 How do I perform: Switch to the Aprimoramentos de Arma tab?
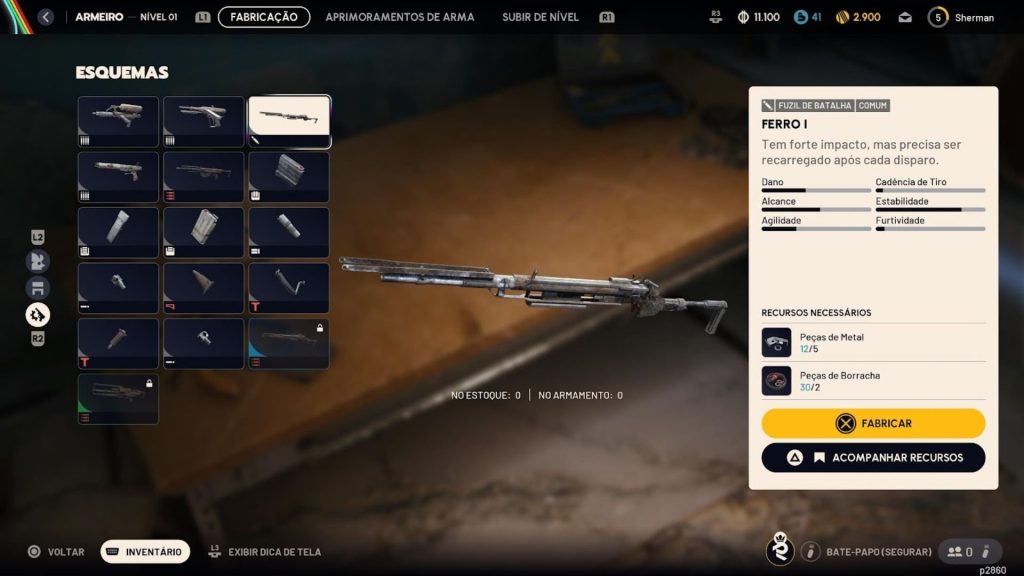pos(400,17)
